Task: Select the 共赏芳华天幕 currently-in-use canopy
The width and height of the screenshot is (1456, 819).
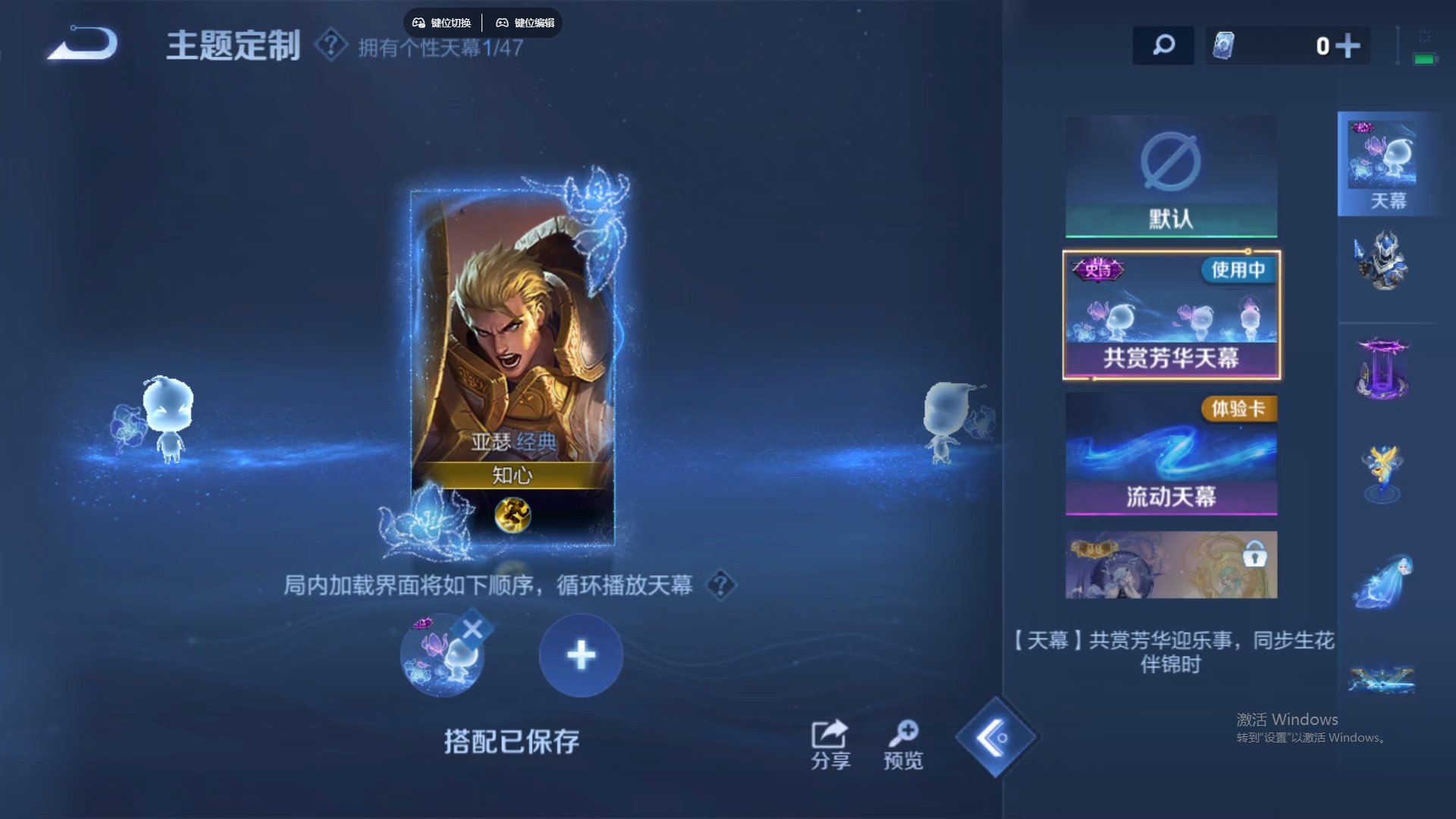Action: click(x=1171, y=315)
